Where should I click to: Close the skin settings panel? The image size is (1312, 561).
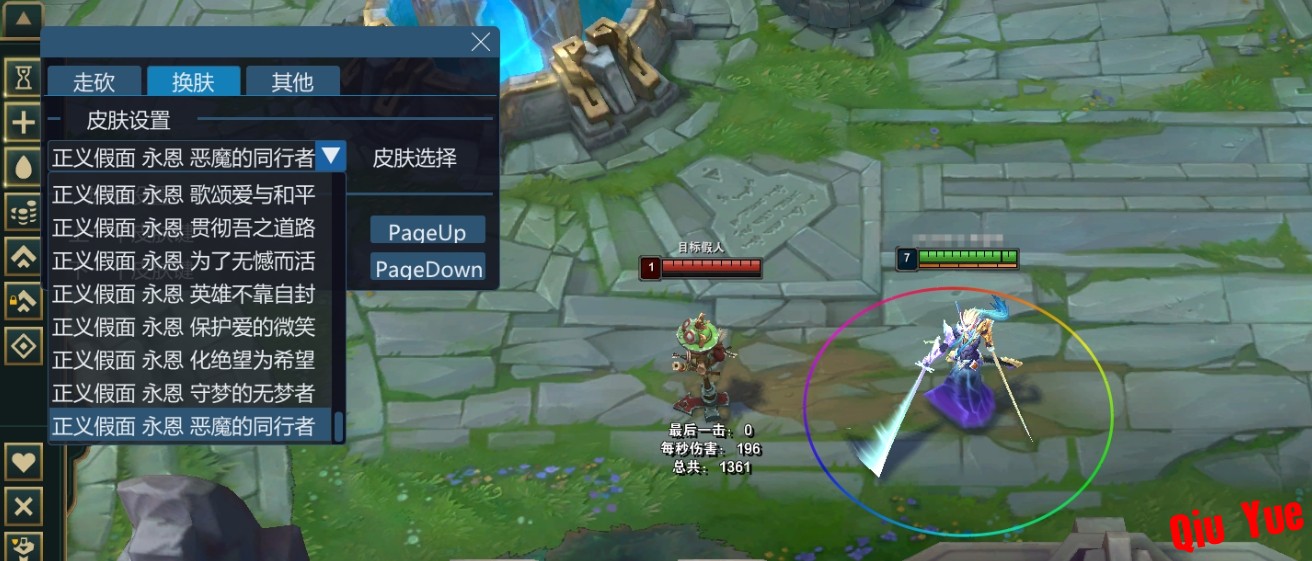(x=480, y=42)
